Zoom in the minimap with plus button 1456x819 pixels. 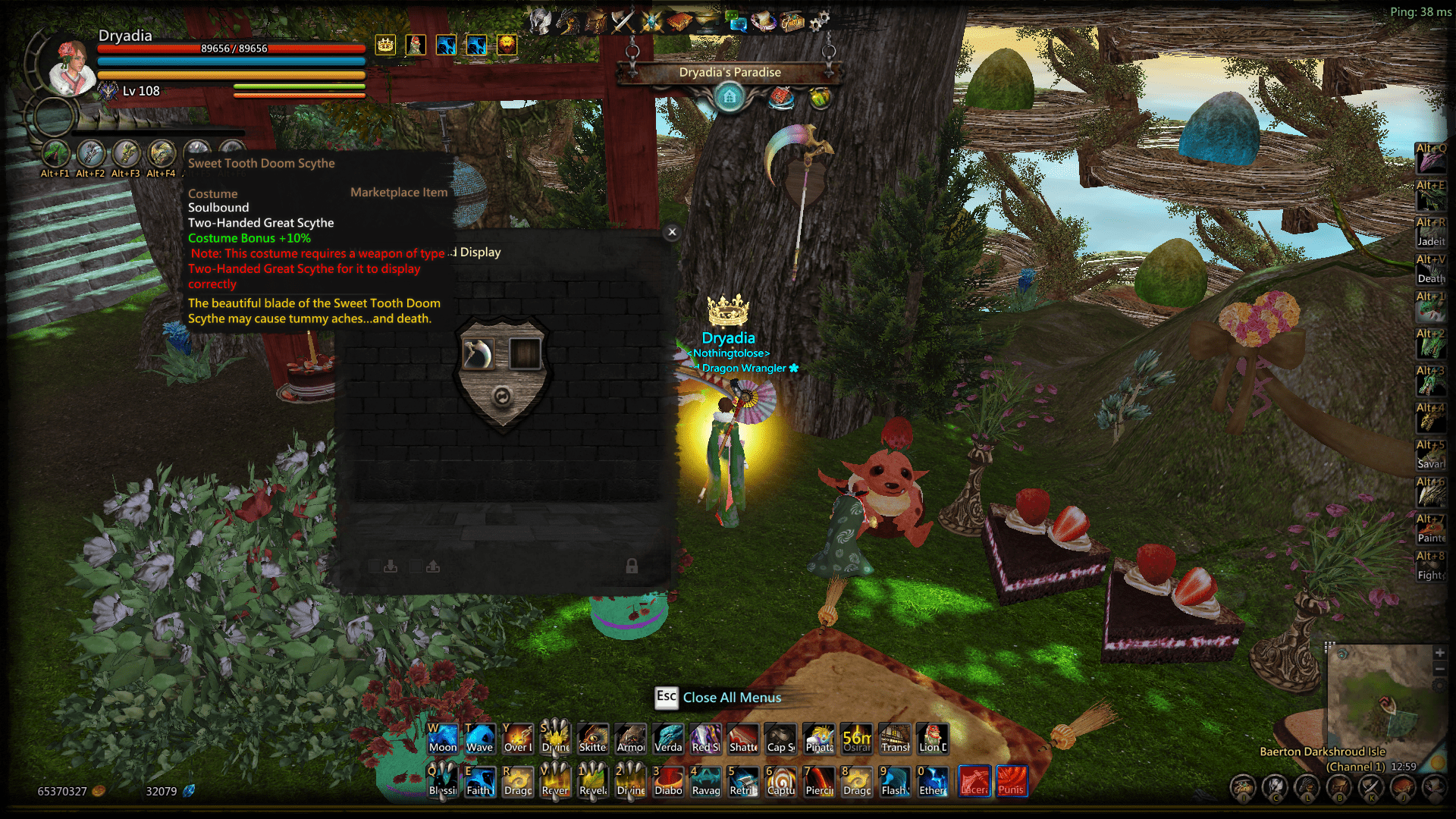(x=1439, y=653)
